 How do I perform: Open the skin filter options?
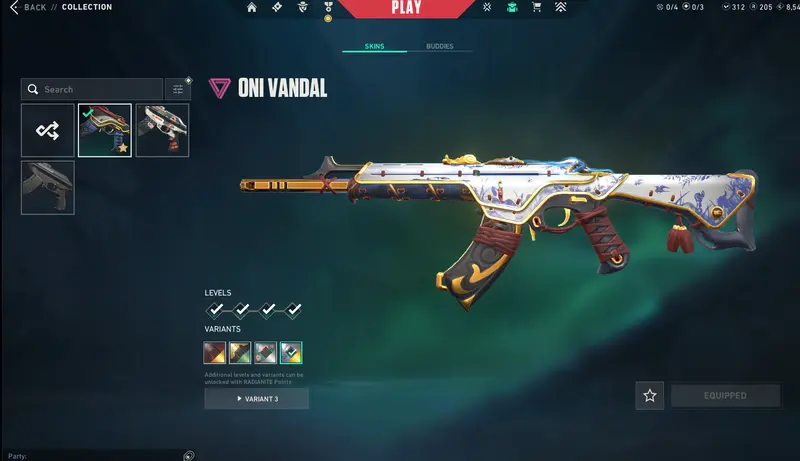(178, 89)
